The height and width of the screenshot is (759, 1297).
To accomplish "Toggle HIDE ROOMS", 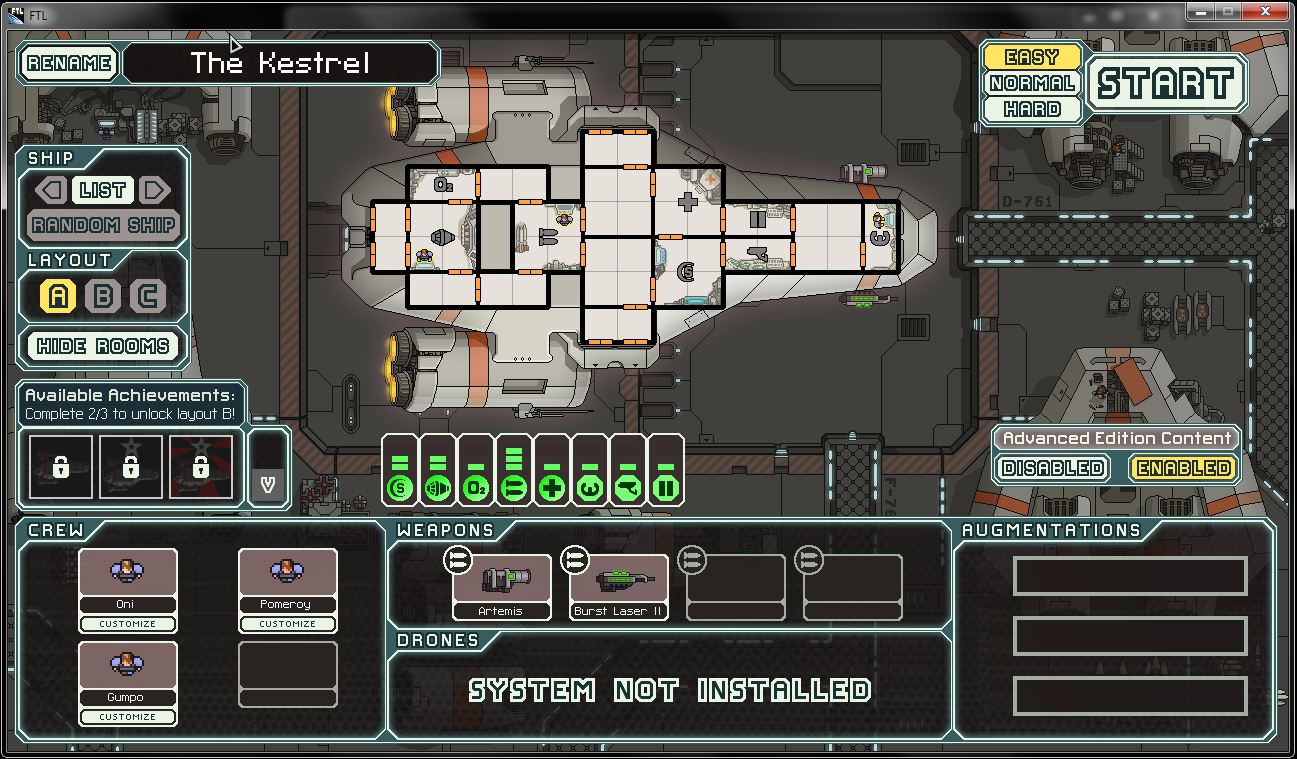I will point(103,346).
